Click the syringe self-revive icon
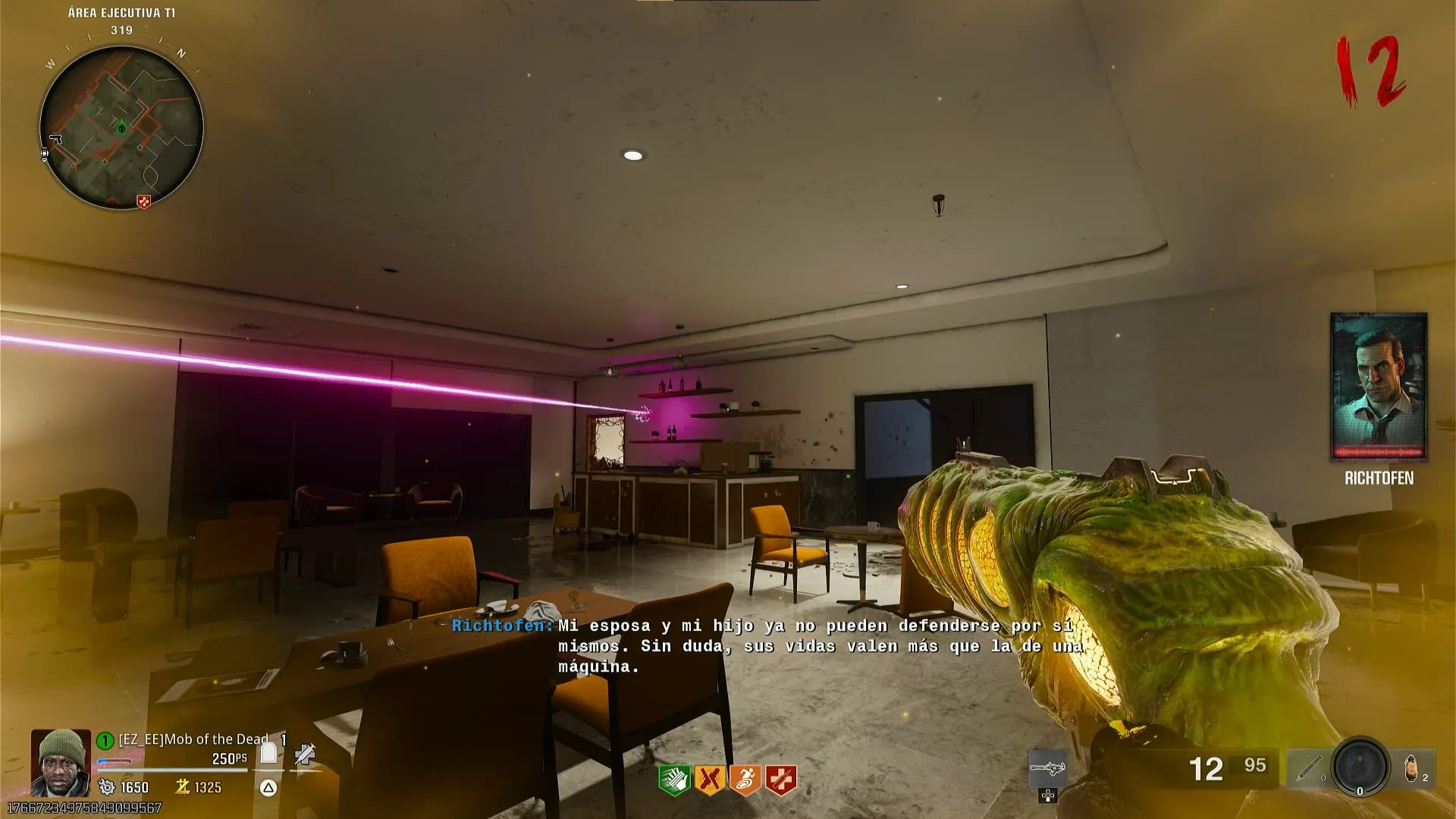 pos(305,754)
